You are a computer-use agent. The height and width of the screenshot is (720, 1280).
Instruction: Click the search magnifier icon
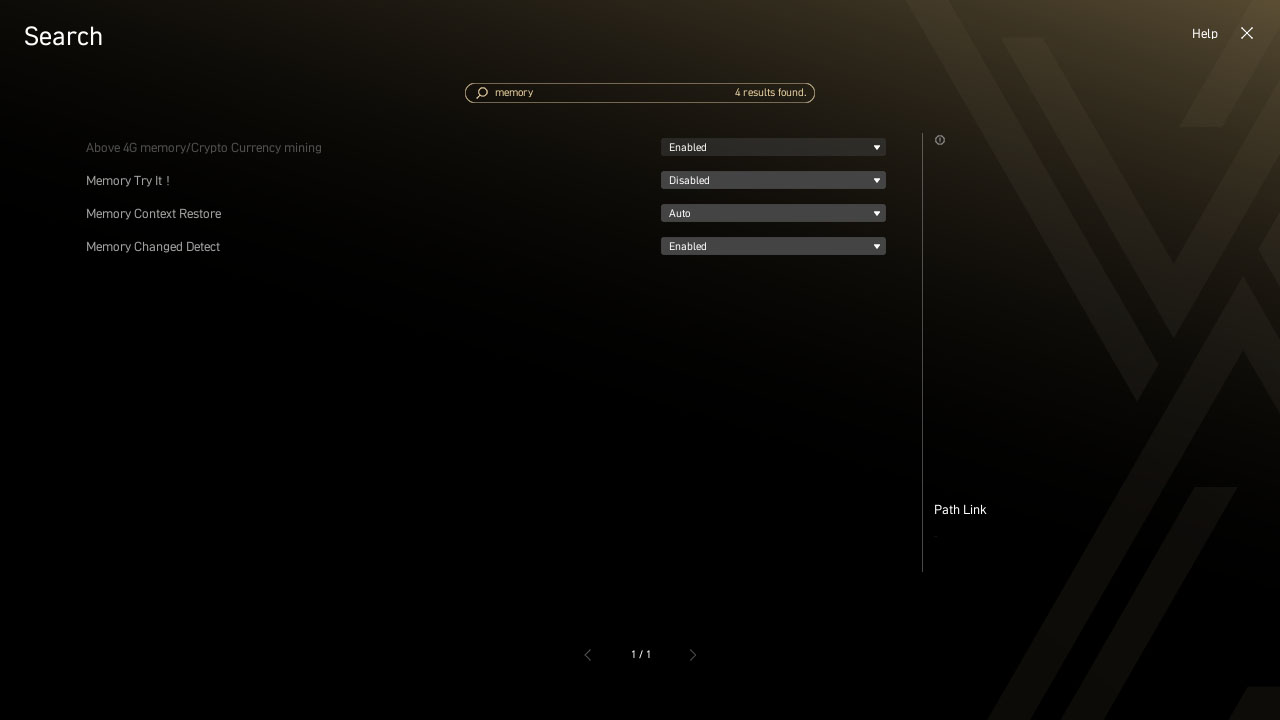click(x=482, y=92)
